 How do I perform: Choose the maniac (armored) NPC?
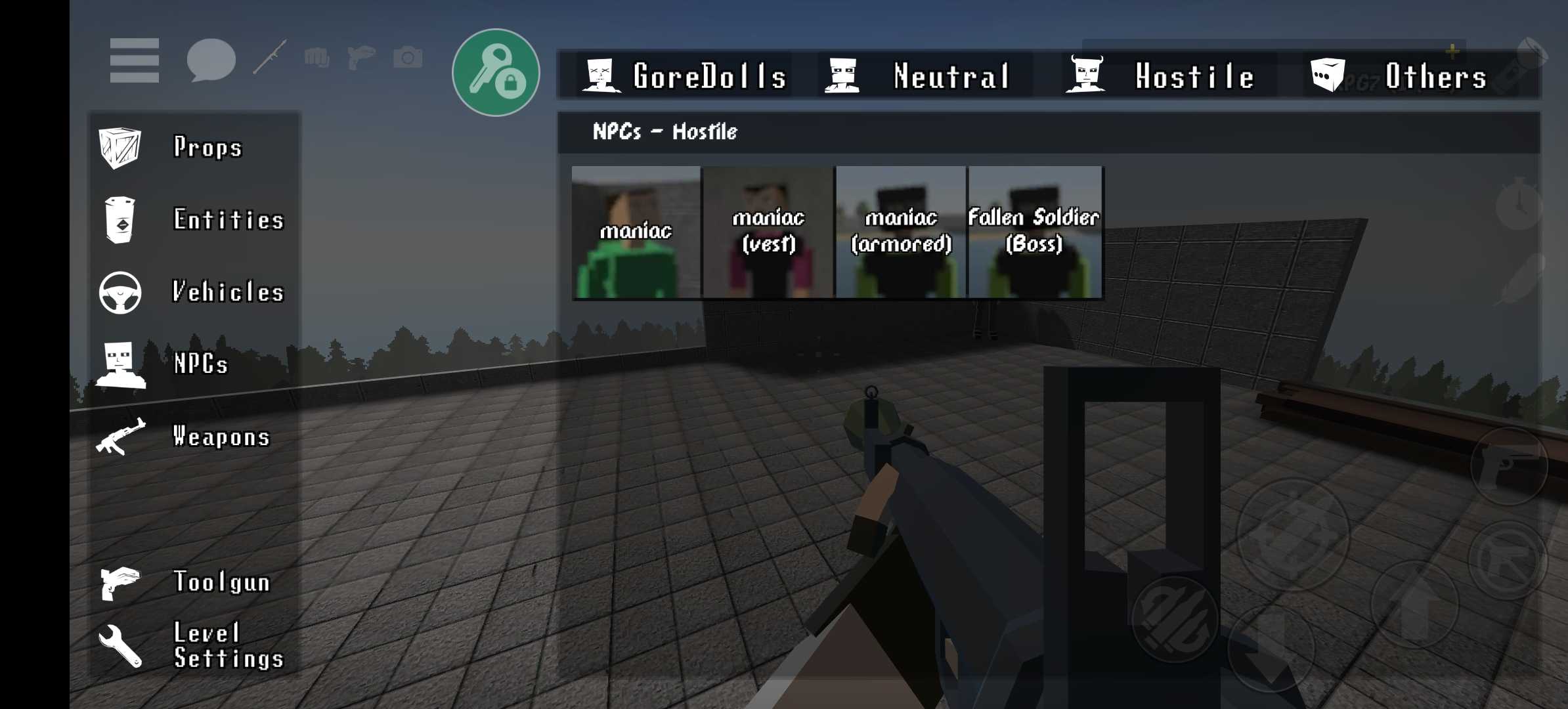[x=901, y=232]
